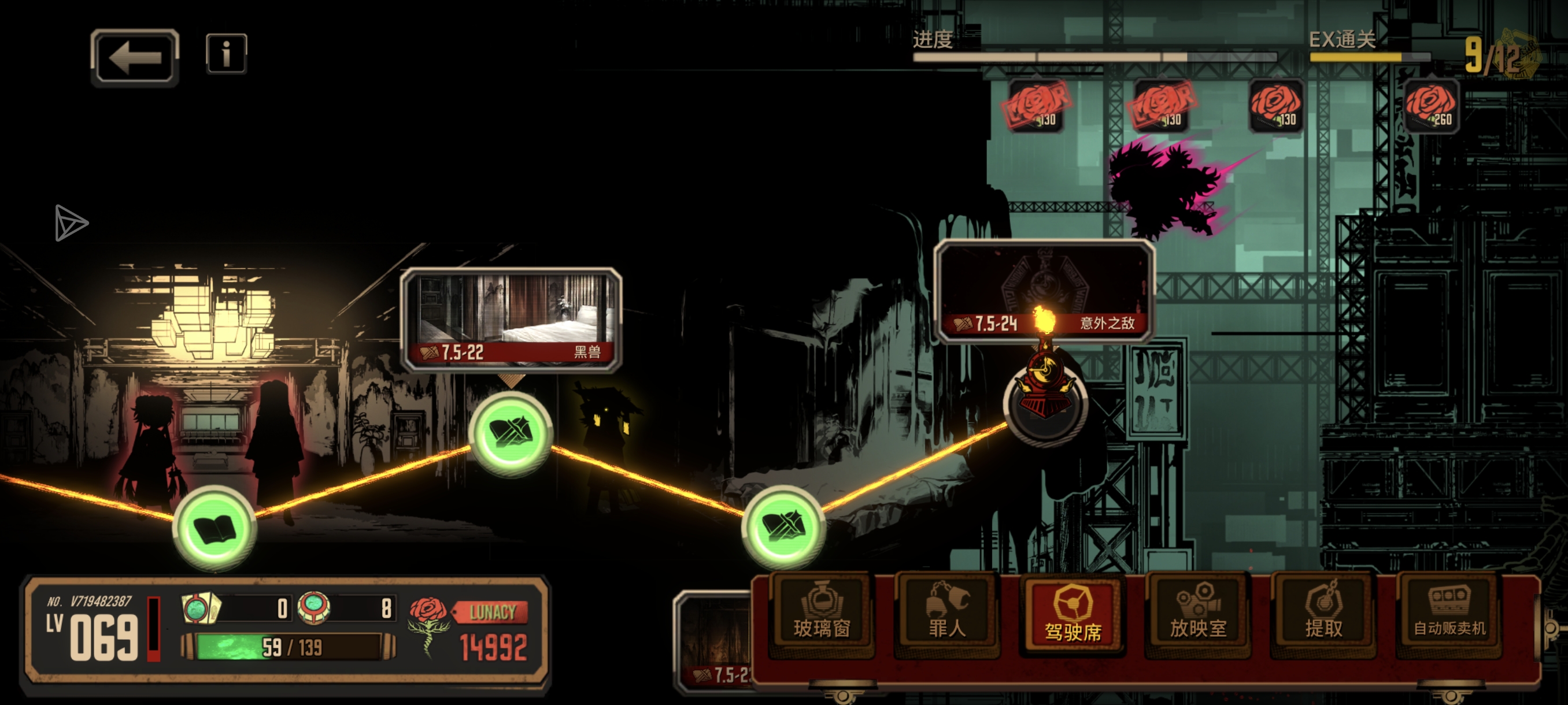Open the 玻璃窗 menu
Image resolution: width=1568 pixels, height=705 pixels.
(820, 615)
